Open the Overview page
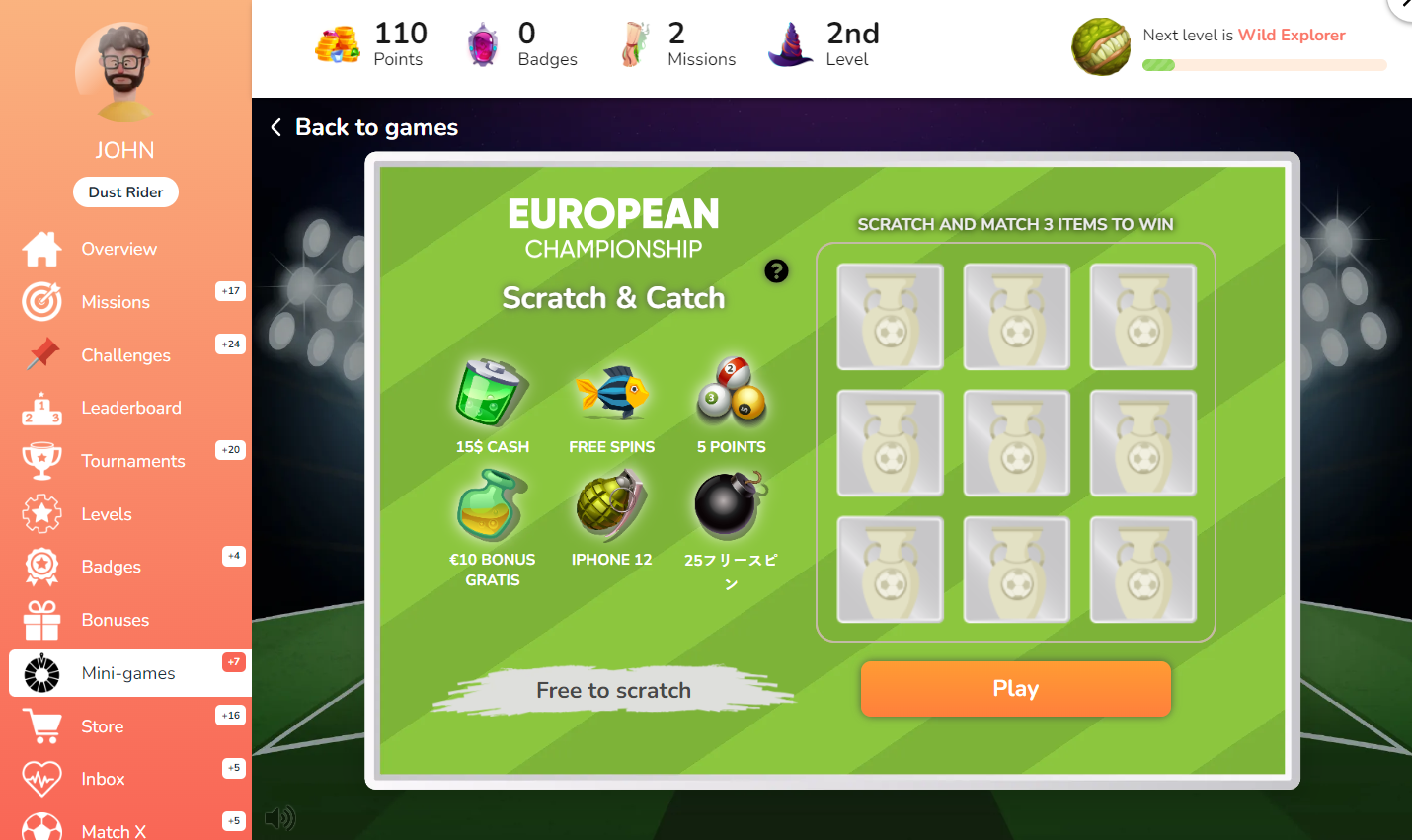The width and height of the screenshot is (1412, 840). tap(118, 249)
